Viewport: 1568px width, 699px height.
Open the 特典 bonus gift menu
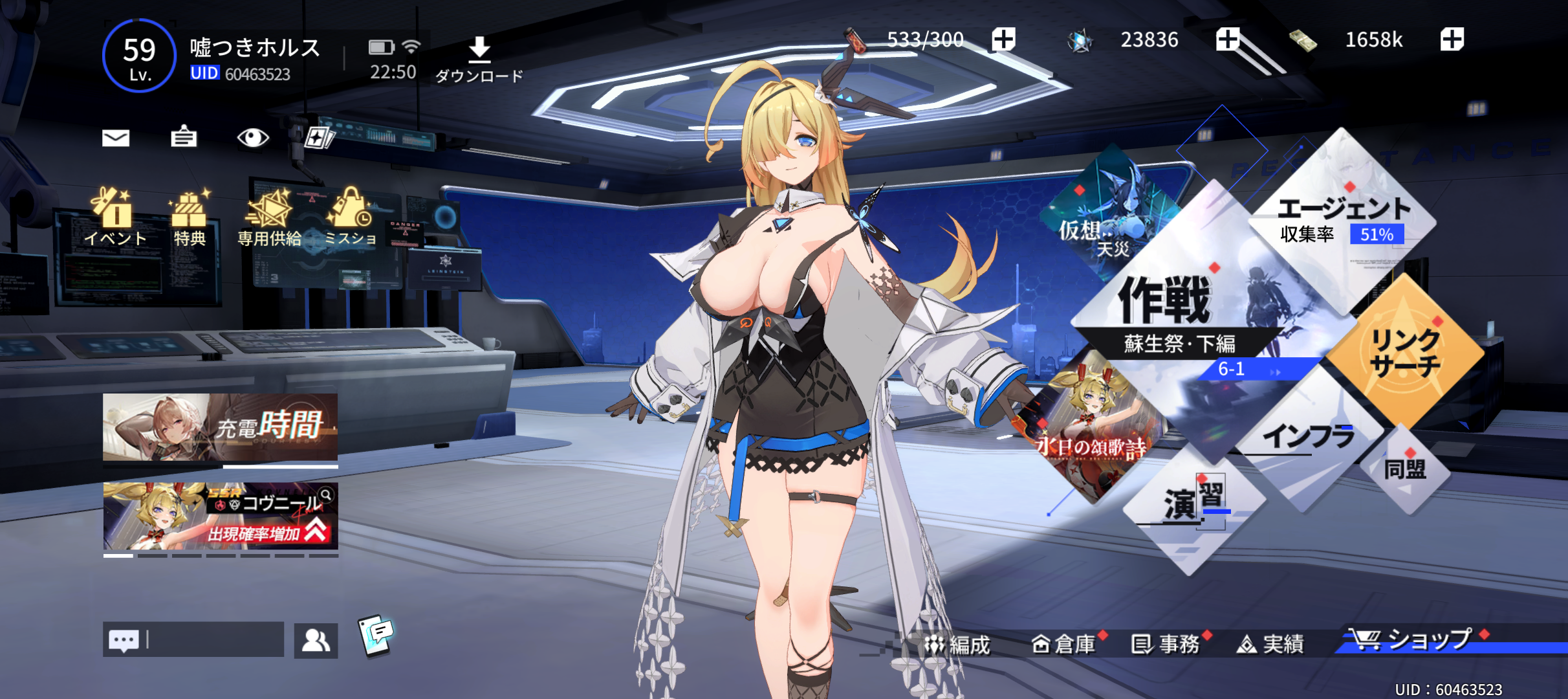(x=189, y=217)
